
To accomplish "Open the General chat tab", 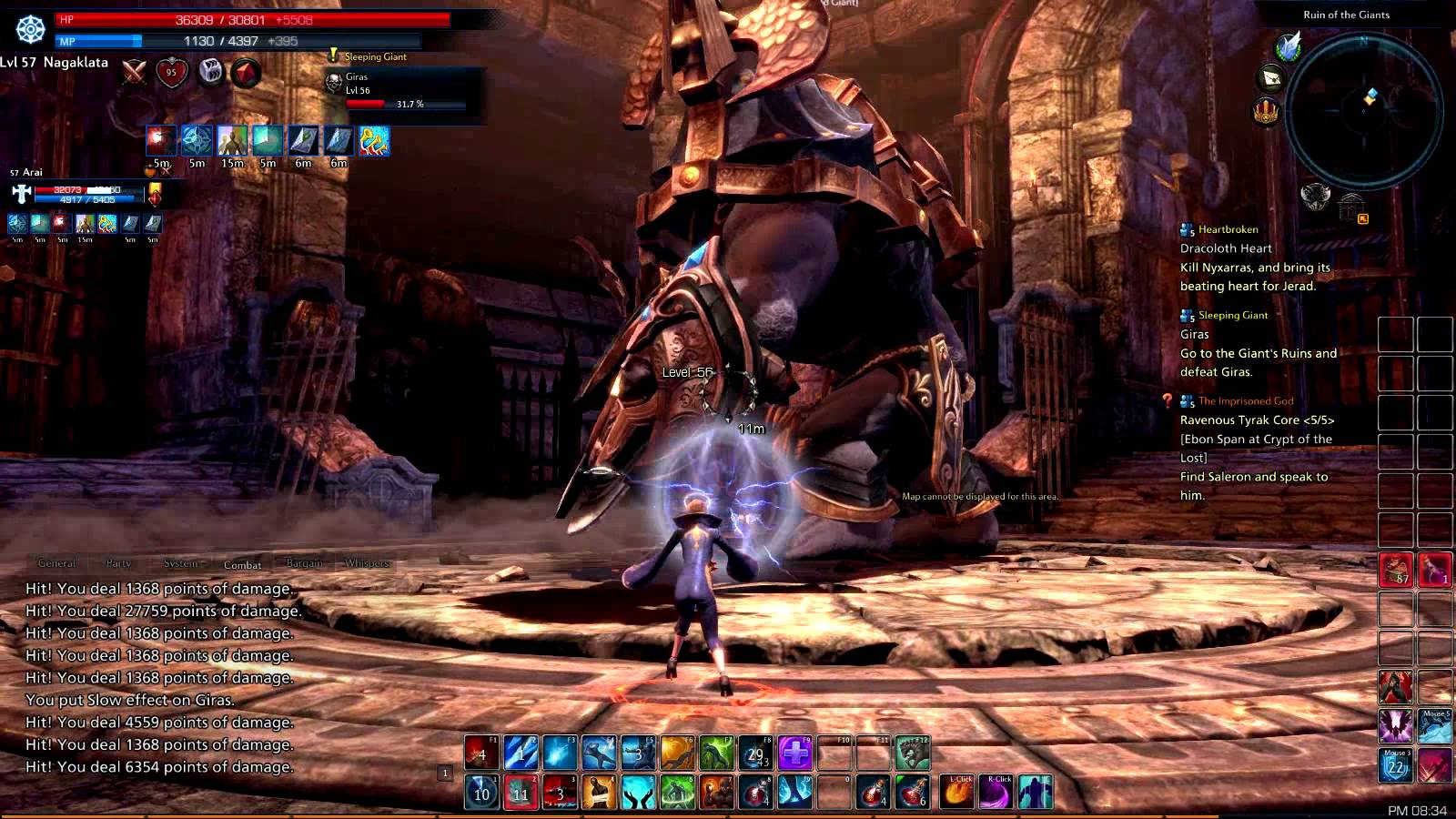I will tap(56, 563).
